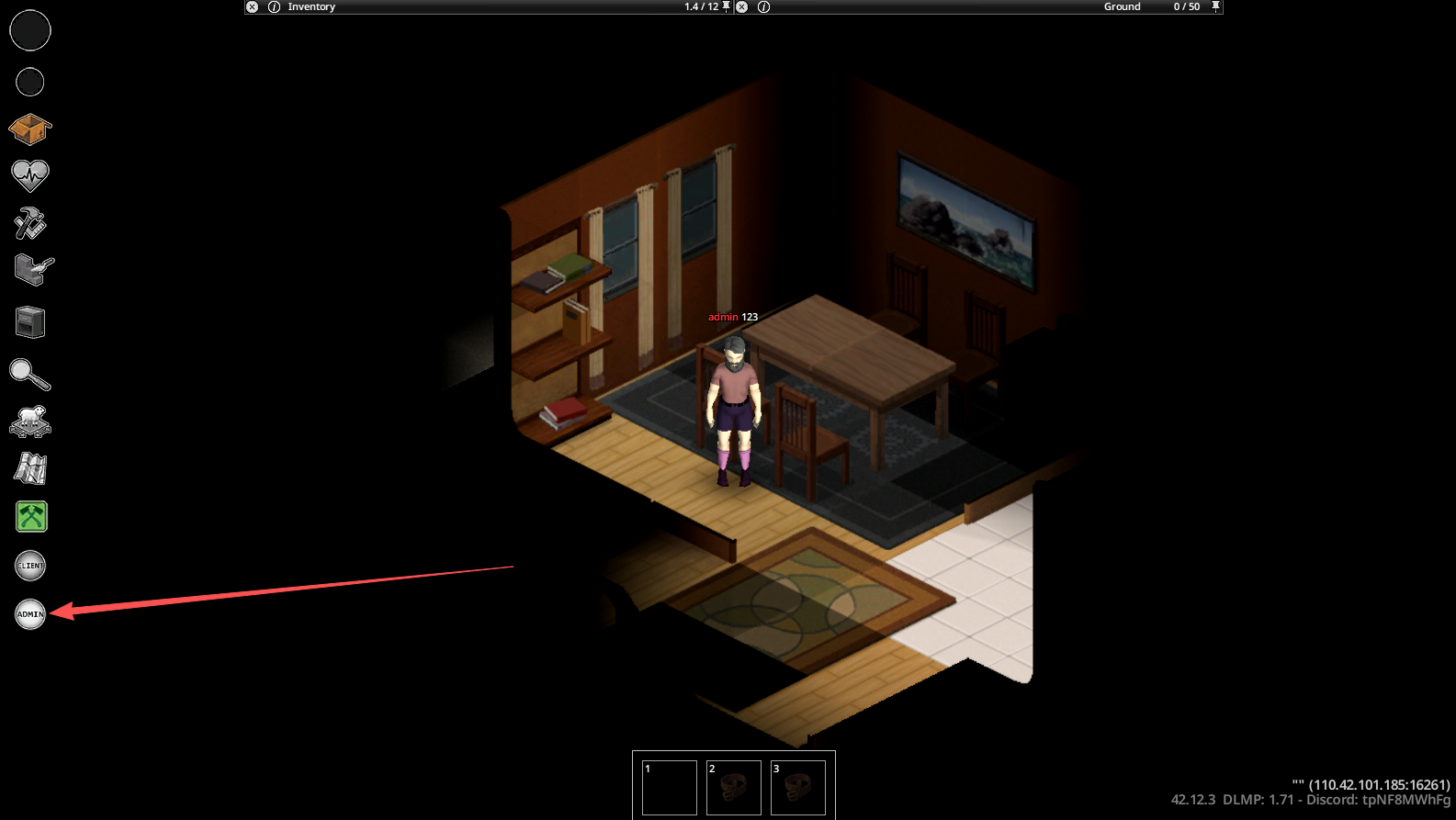
Task: Show the health panel heart icon
Action: 30,174
